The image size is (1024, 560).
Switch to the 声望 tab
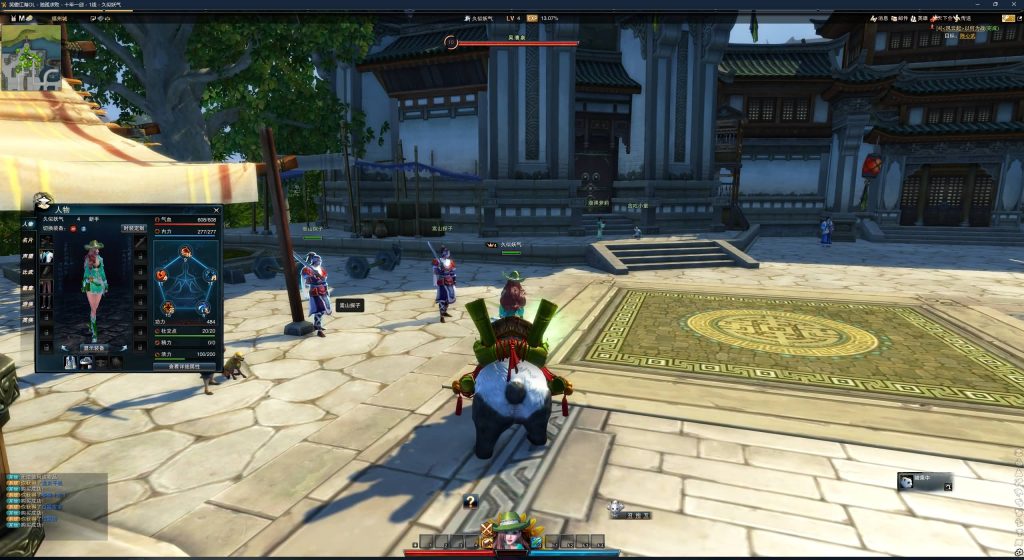28,257
